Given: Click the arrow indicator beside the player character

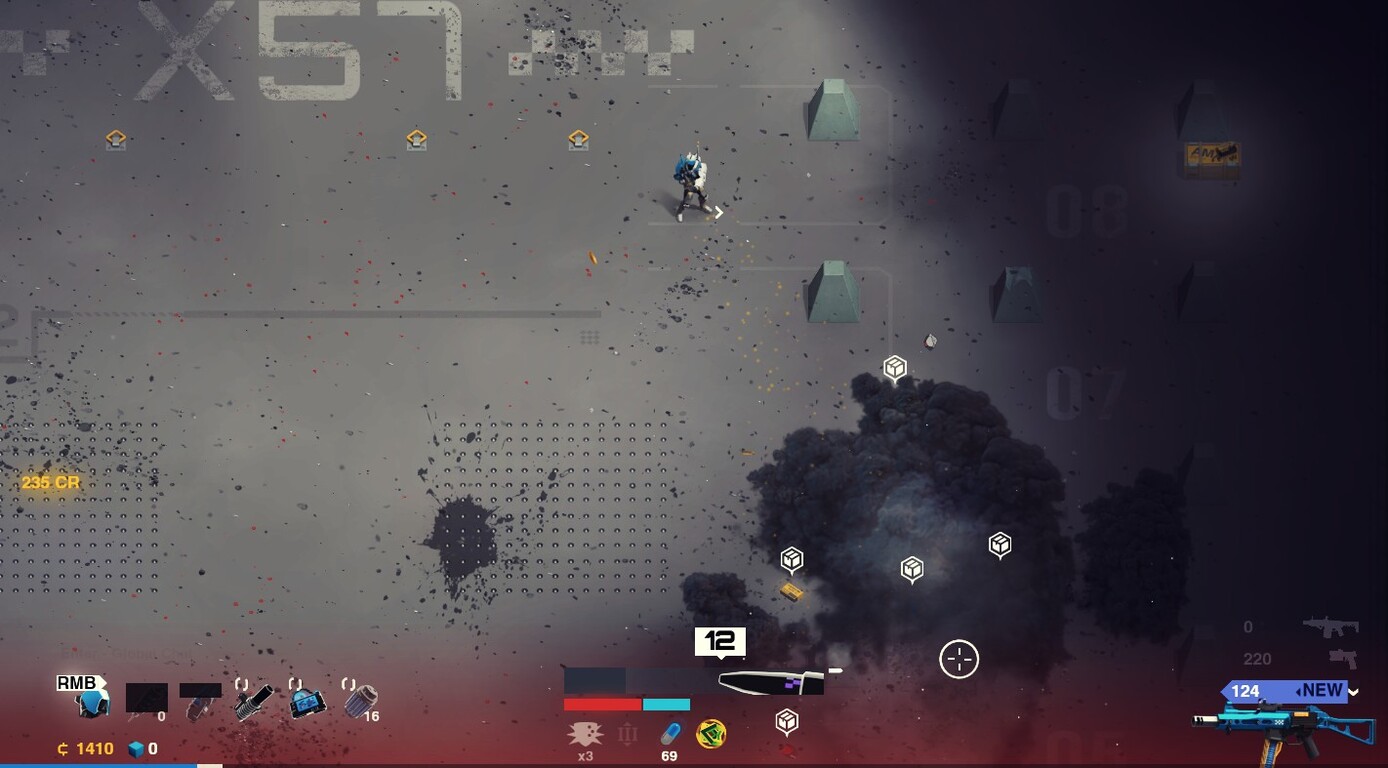Looking at the screenshot, I should [718, 213].
